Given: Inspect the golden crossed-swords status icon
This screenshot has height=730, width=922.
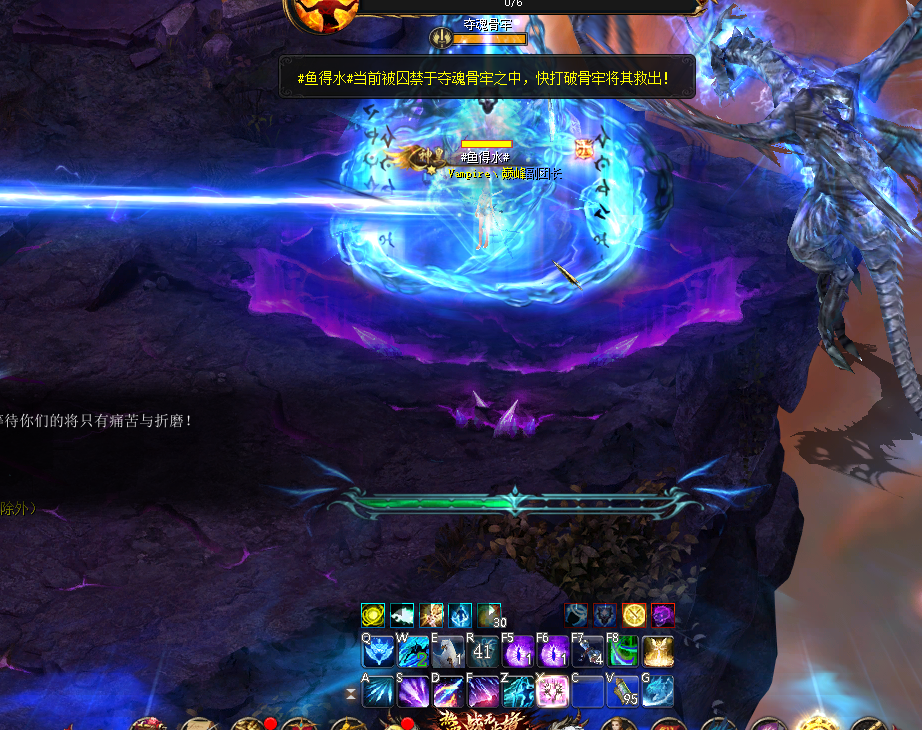Looking at the screenshot, I should tap(634, 615).
